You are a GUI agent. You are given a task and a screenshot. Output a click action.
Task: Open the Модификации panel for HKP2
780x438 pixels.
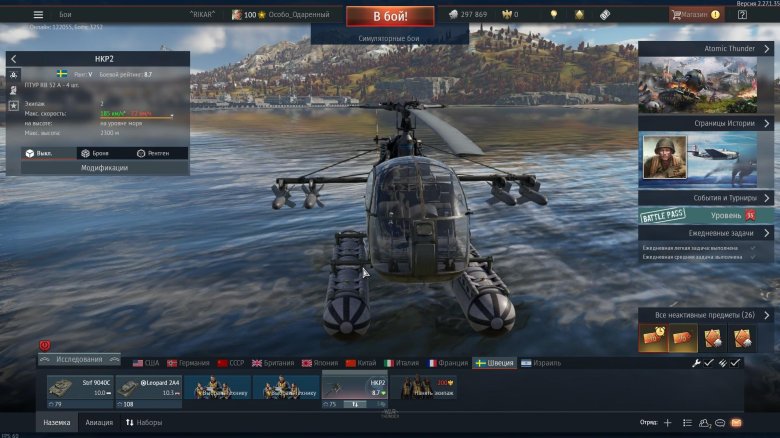click(x=97, y=168)
